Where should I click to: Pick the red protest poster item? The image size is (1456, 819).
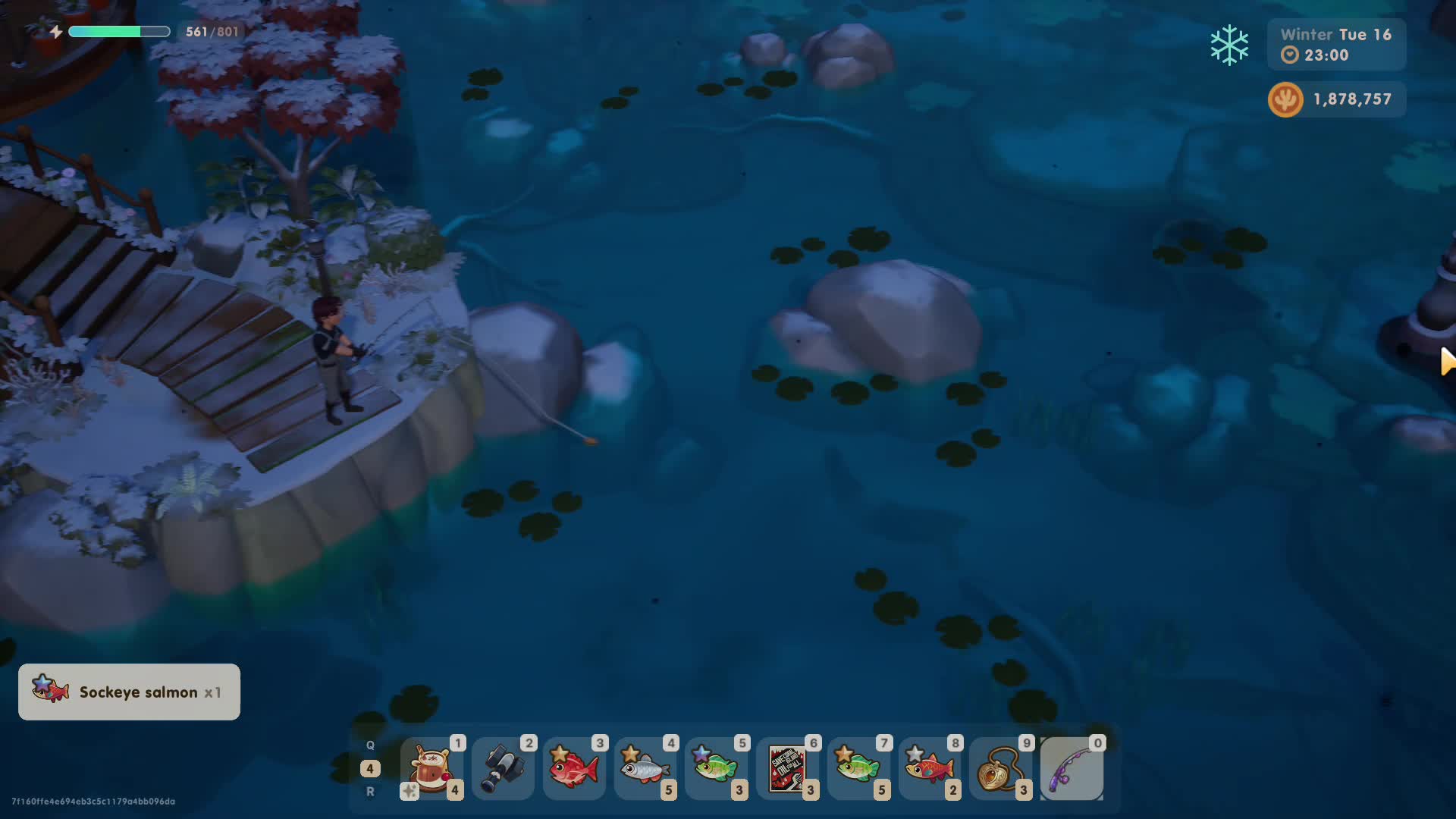click(x=787, y=769)
